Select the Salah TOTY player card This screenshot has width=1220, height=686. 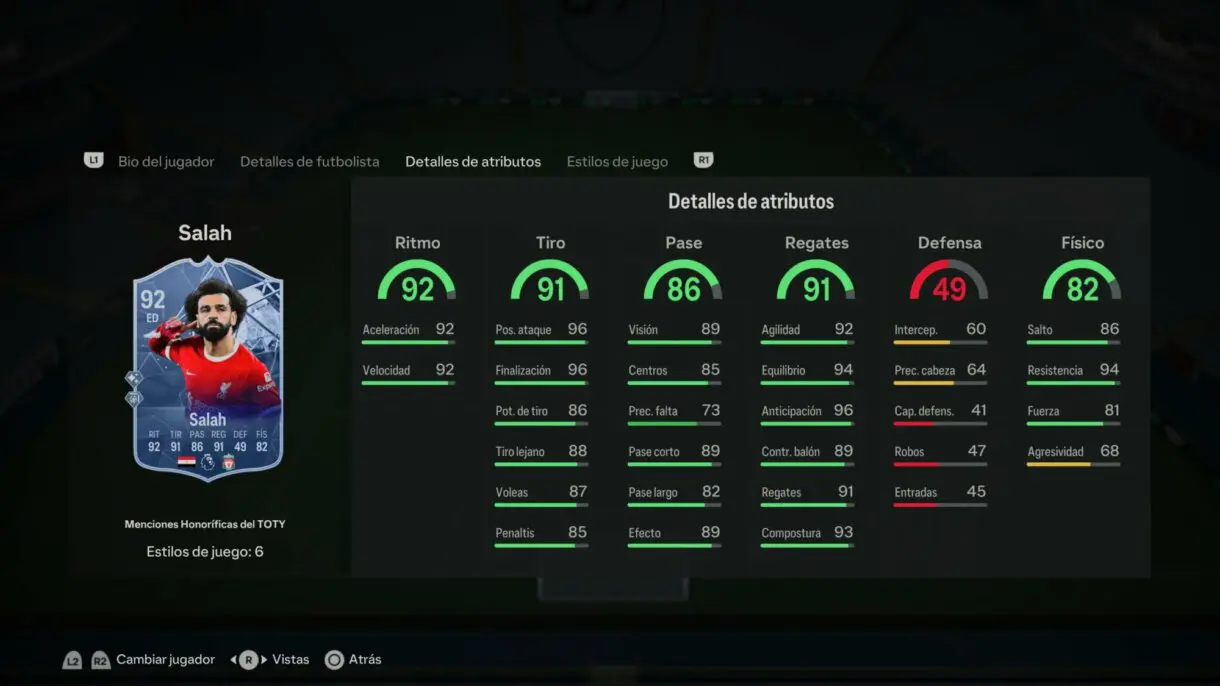208,367
